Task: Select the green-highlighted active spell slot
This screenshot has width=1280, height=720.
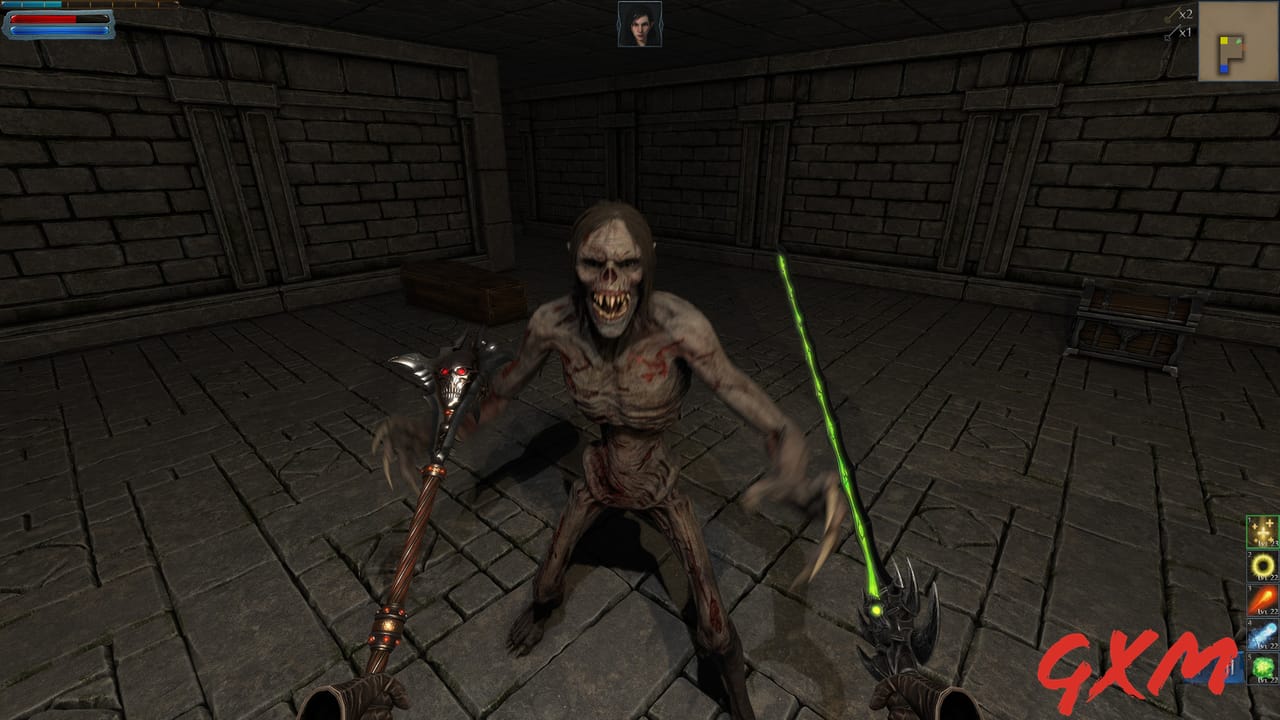Action: [1266, 530]
